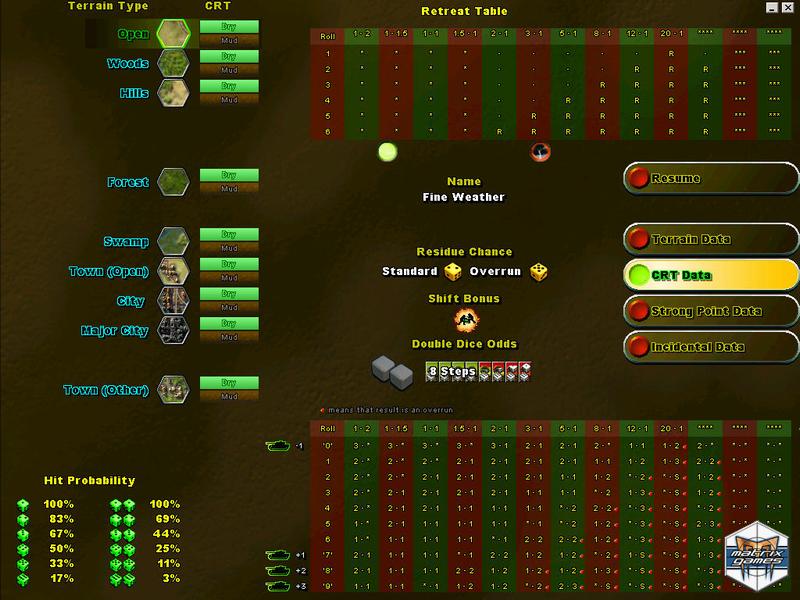Choose the Swamp terrain hex
Image resolution: width=800 pixels, height=600 pixels.
click(171, 242)
